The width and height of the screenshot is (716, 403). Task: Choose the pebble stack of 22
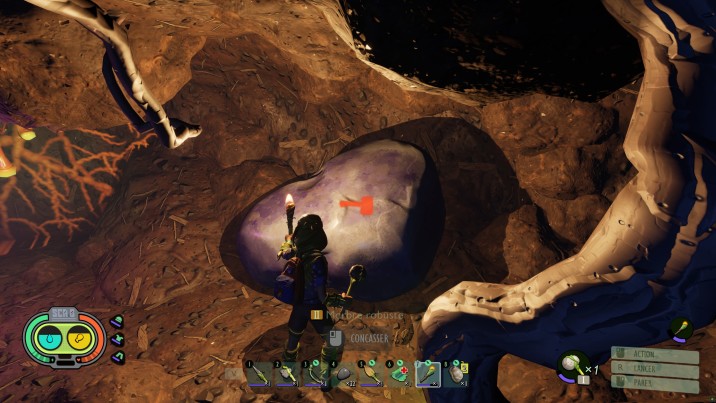343,374
